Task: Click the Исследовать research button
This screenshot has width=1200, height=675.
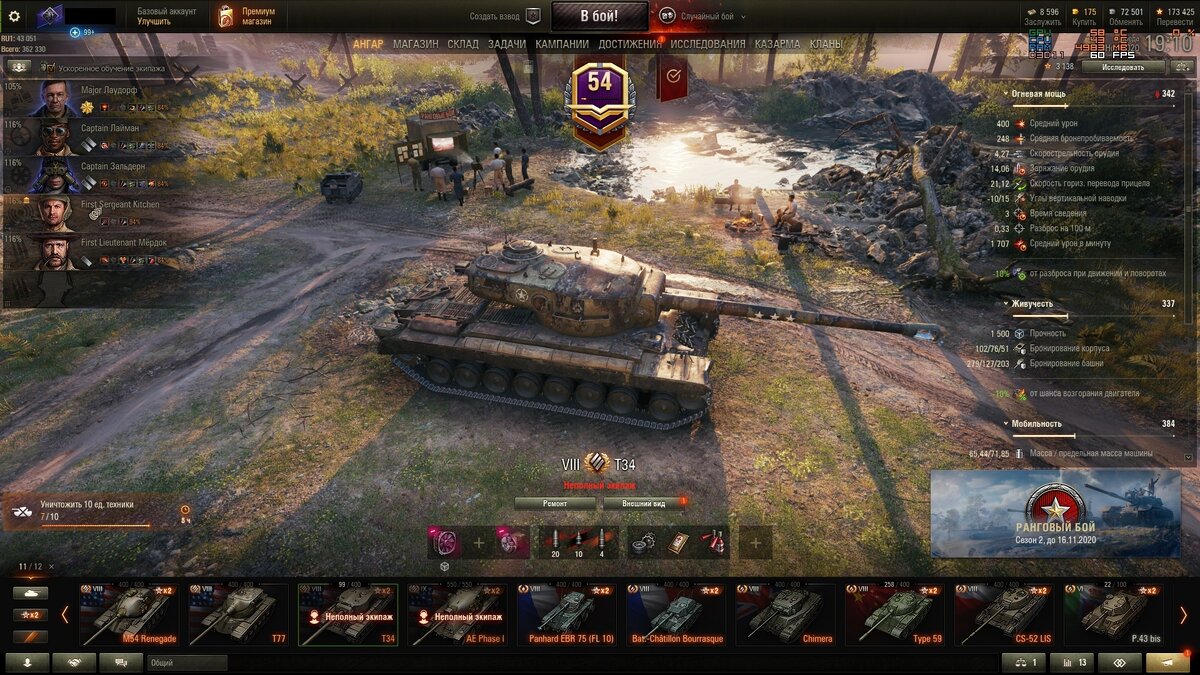Action: tap(1123, 67)
